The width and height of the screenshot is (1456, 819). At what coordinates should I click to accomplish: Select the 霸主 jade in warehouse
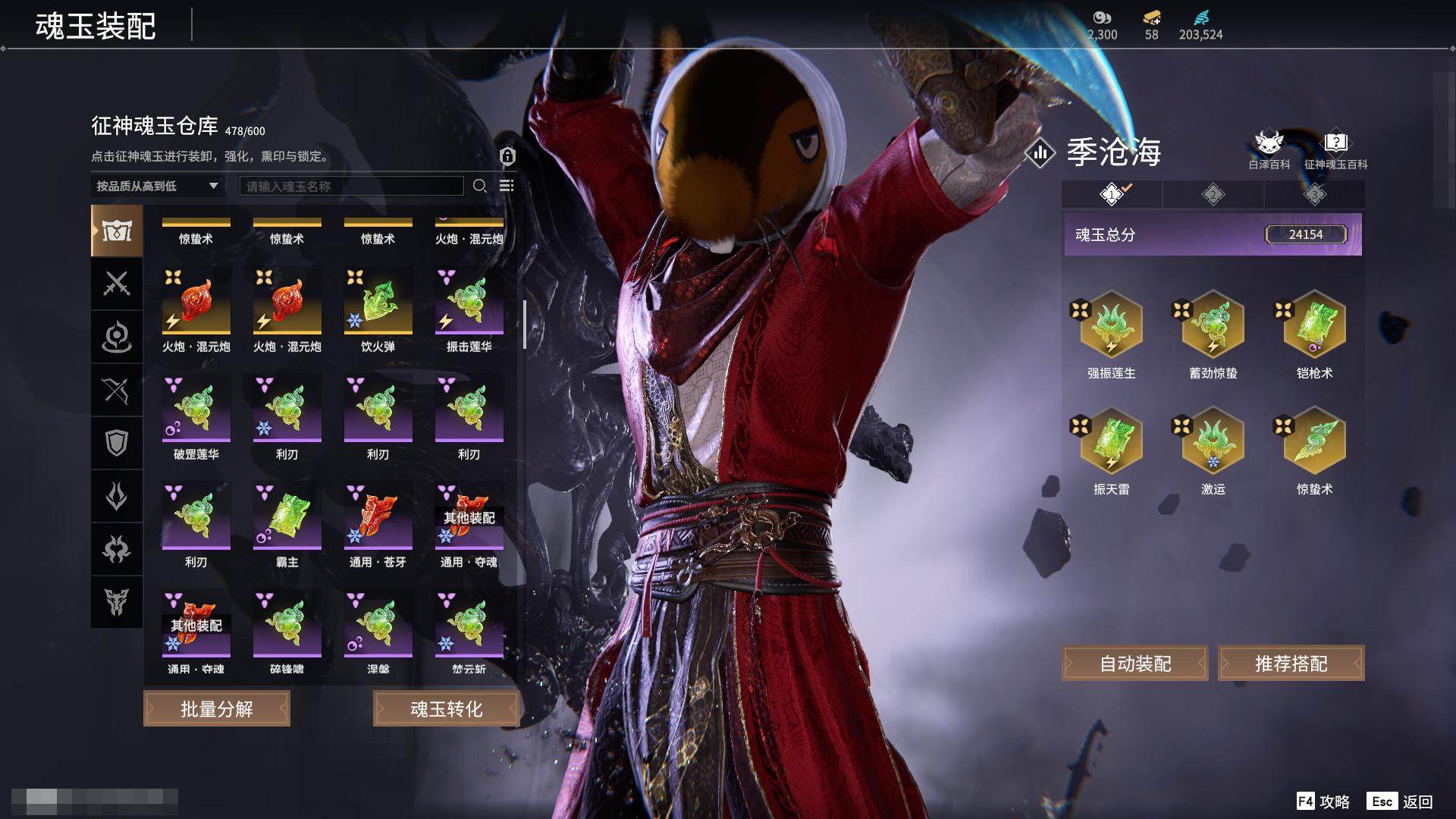click(x=287, y=519)
